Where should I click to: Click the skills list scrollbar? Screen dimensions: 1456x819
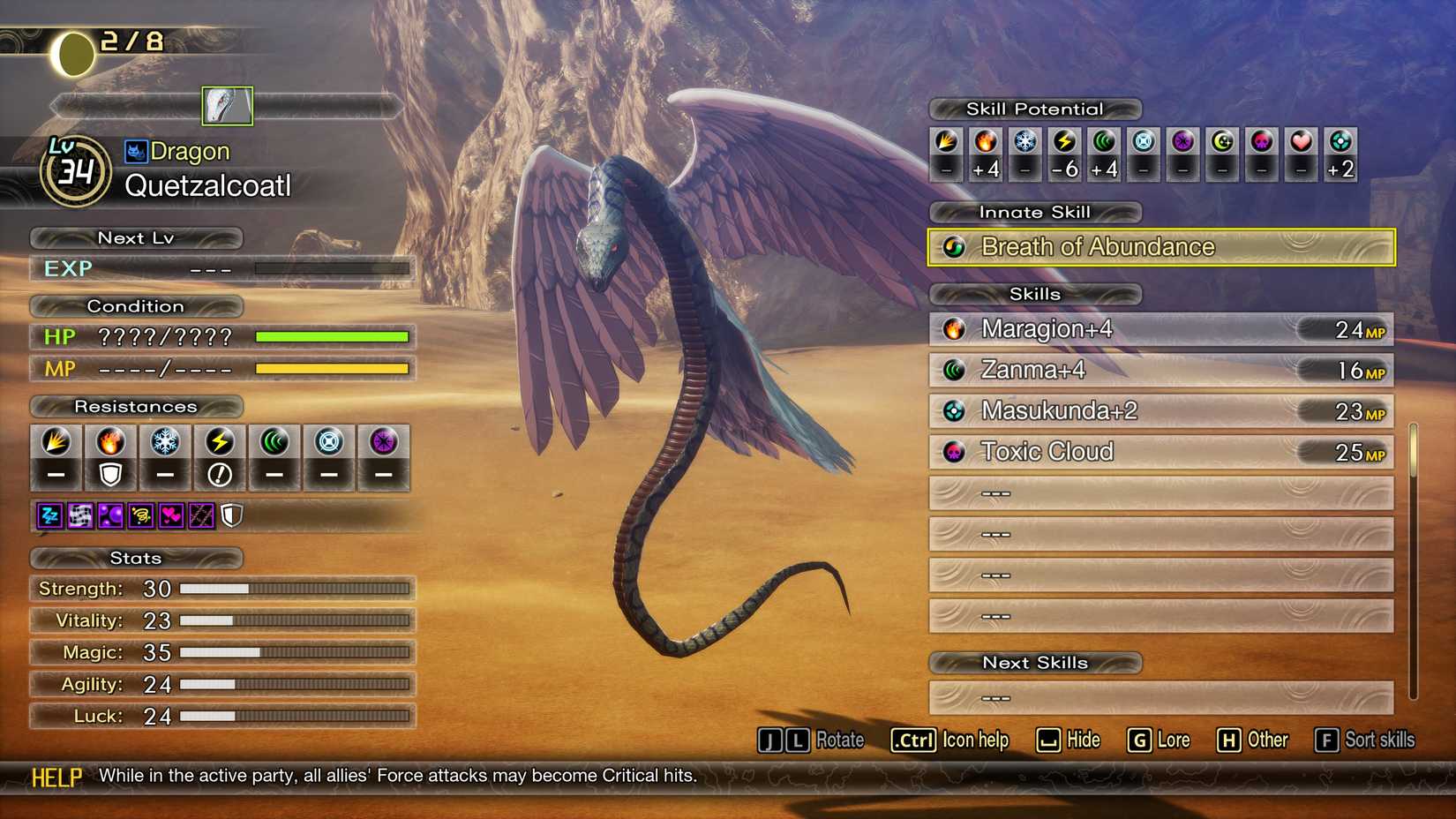(x=1414, y=452)
